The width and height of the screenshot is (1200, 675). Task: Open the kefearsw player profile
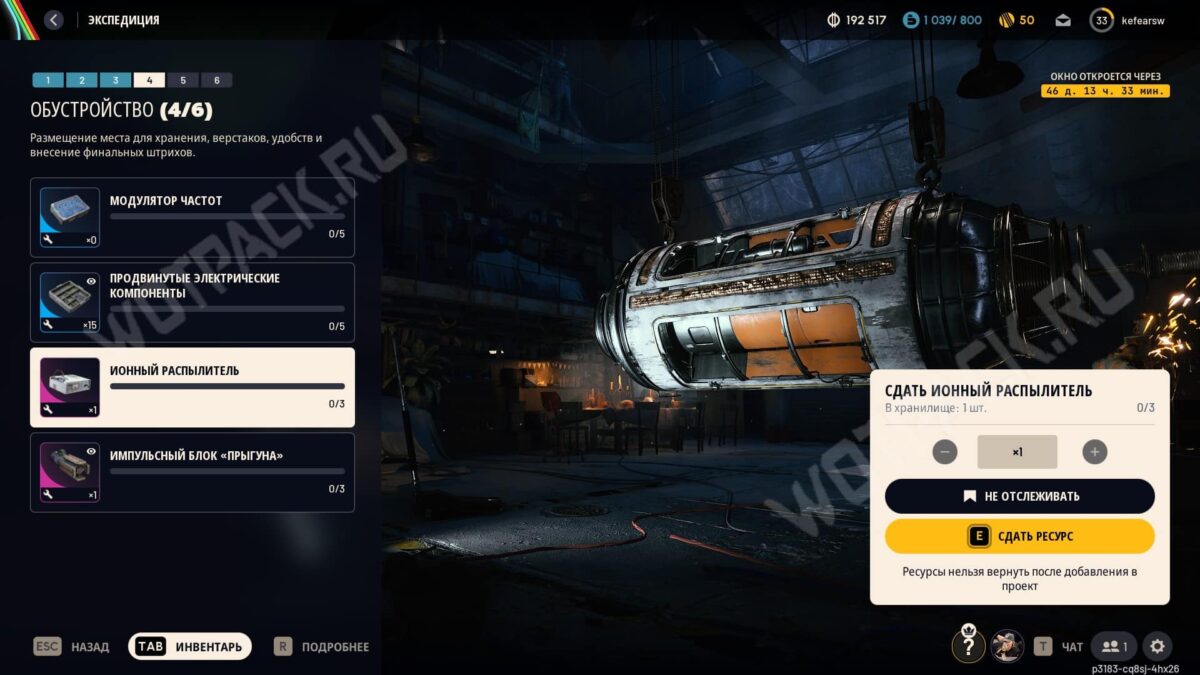pyautogui.click(x=1130, y=20)
